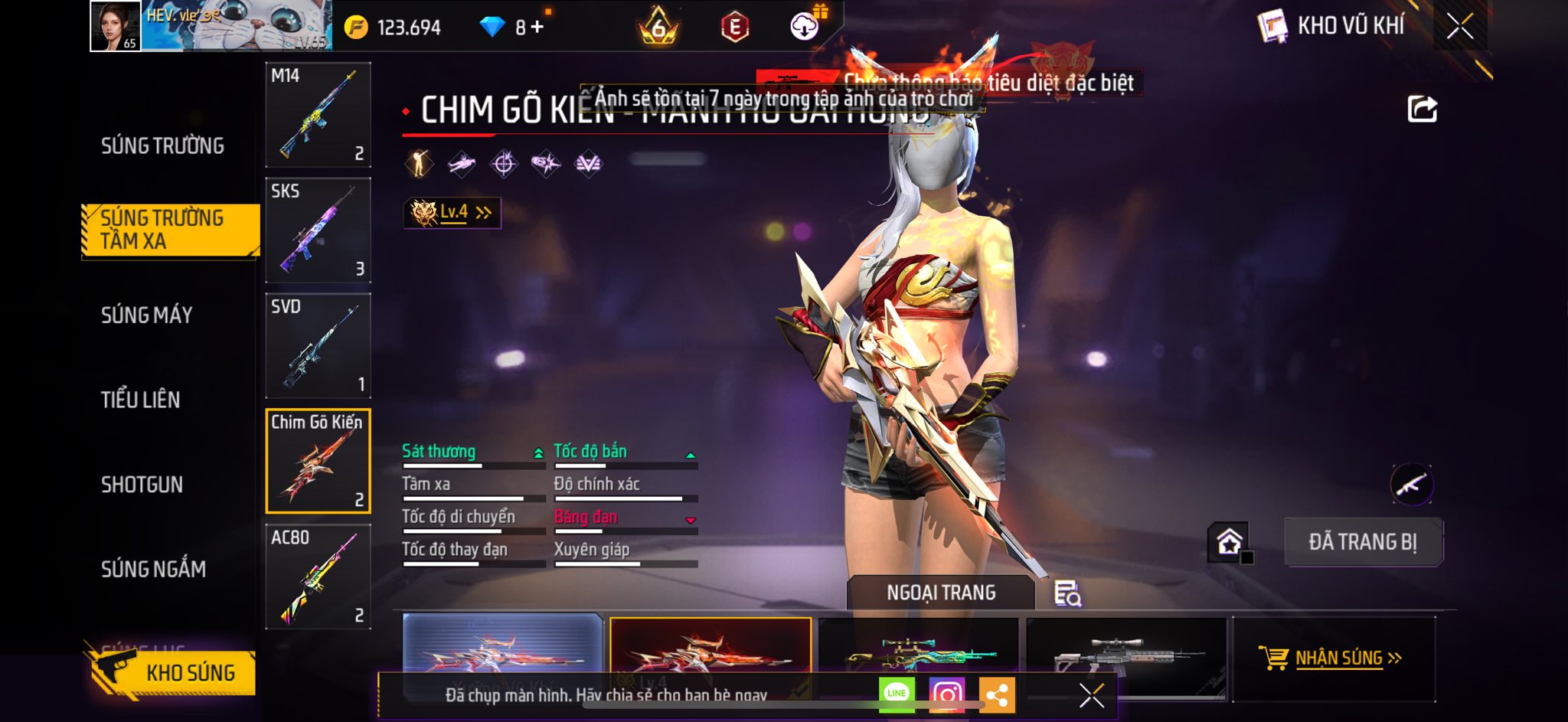Share the screenshot to Instagram

(x=946, y=694)
